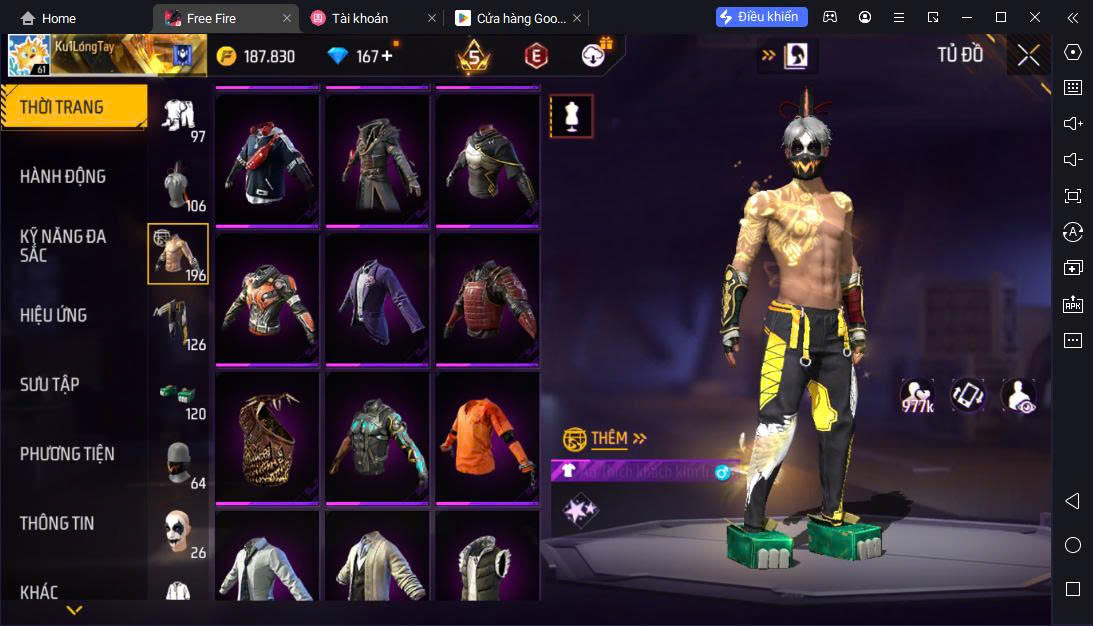
Task: Select the red samurai armor top
Action: click(x=487, y=298)
